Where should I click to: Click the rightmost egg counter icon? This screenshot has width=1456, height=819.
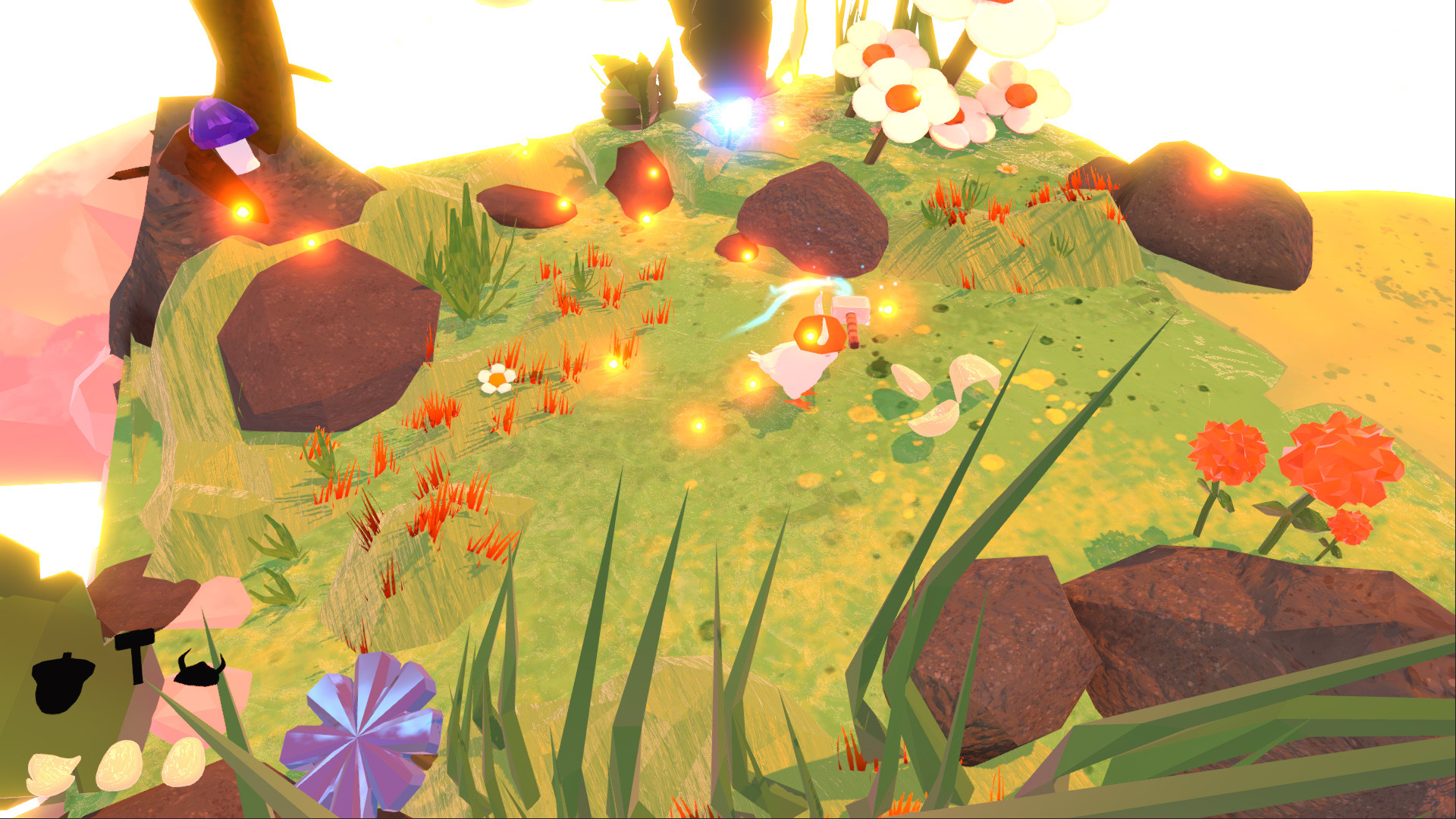pos(183,762)
